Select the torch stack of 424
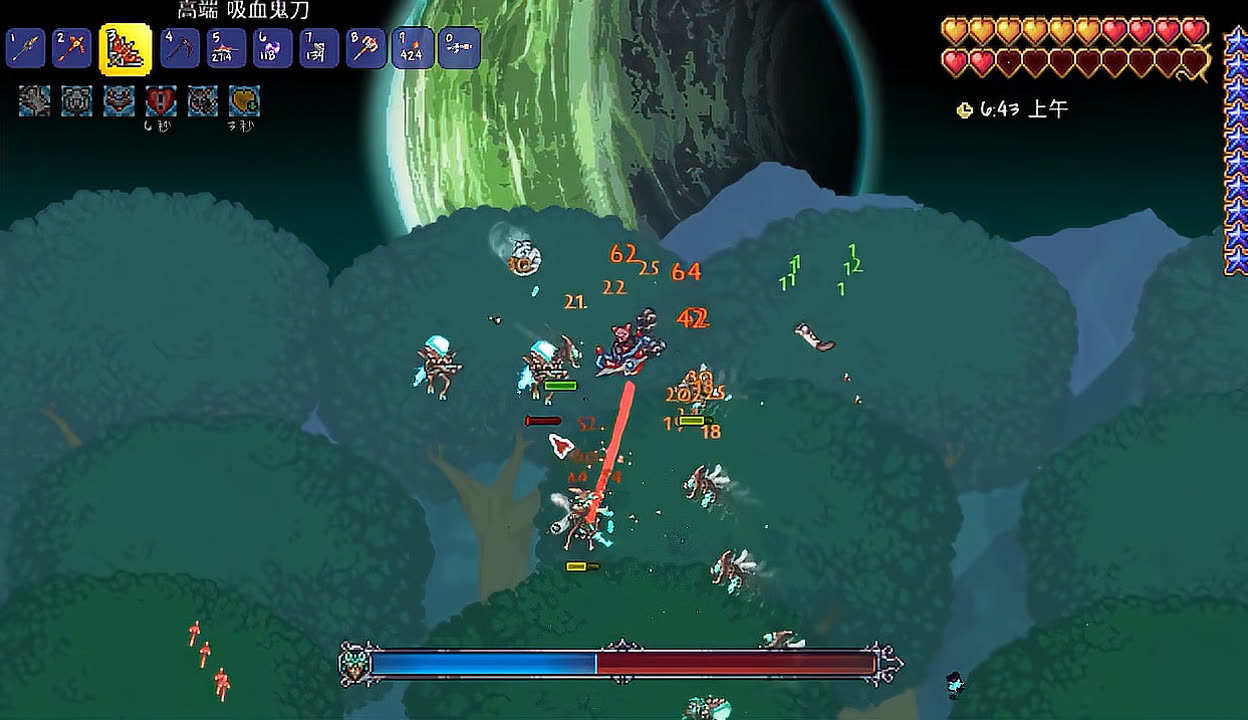 click(412, 48)
